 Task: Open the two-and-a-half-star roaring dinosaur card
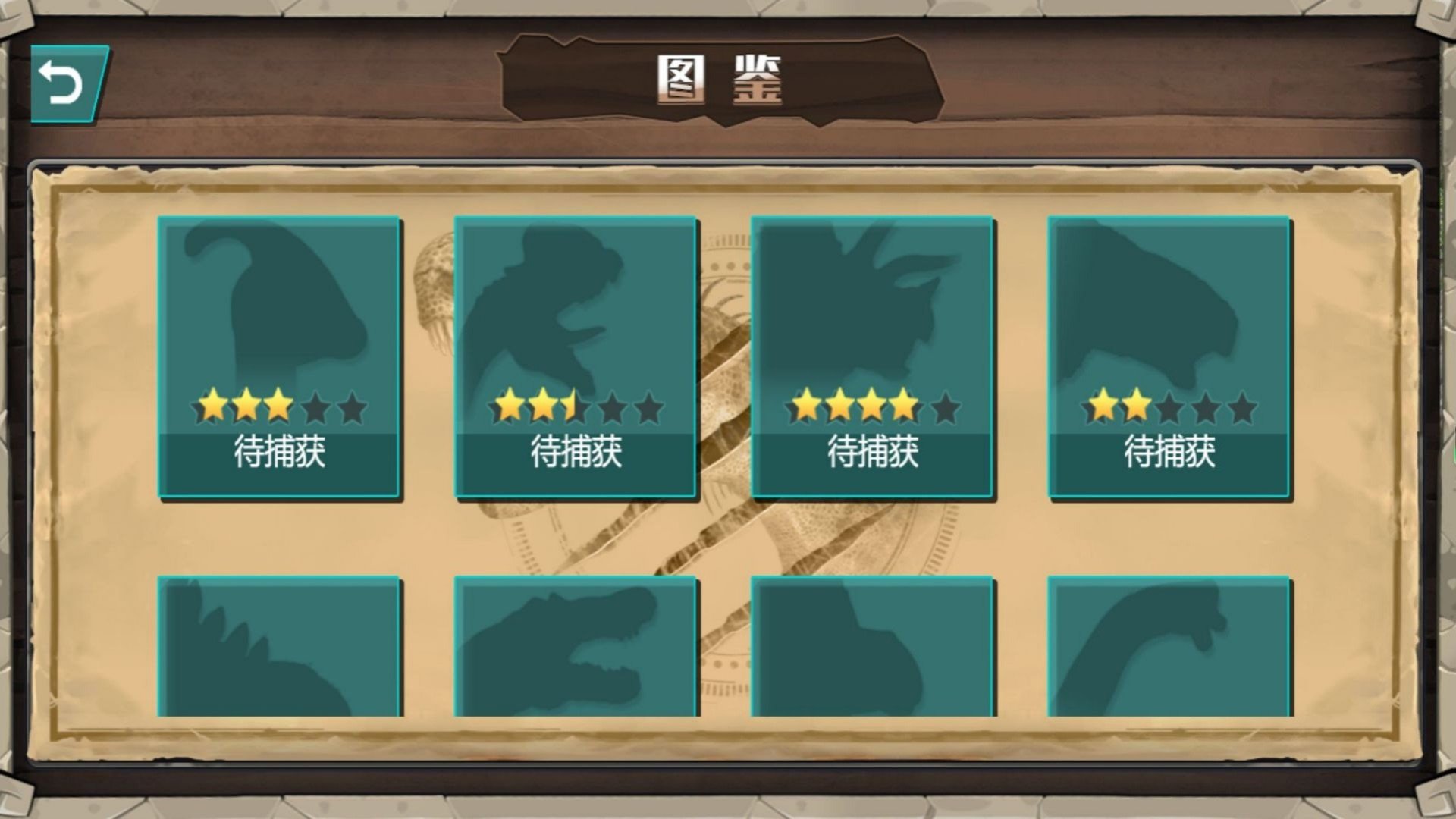point(576,356)
